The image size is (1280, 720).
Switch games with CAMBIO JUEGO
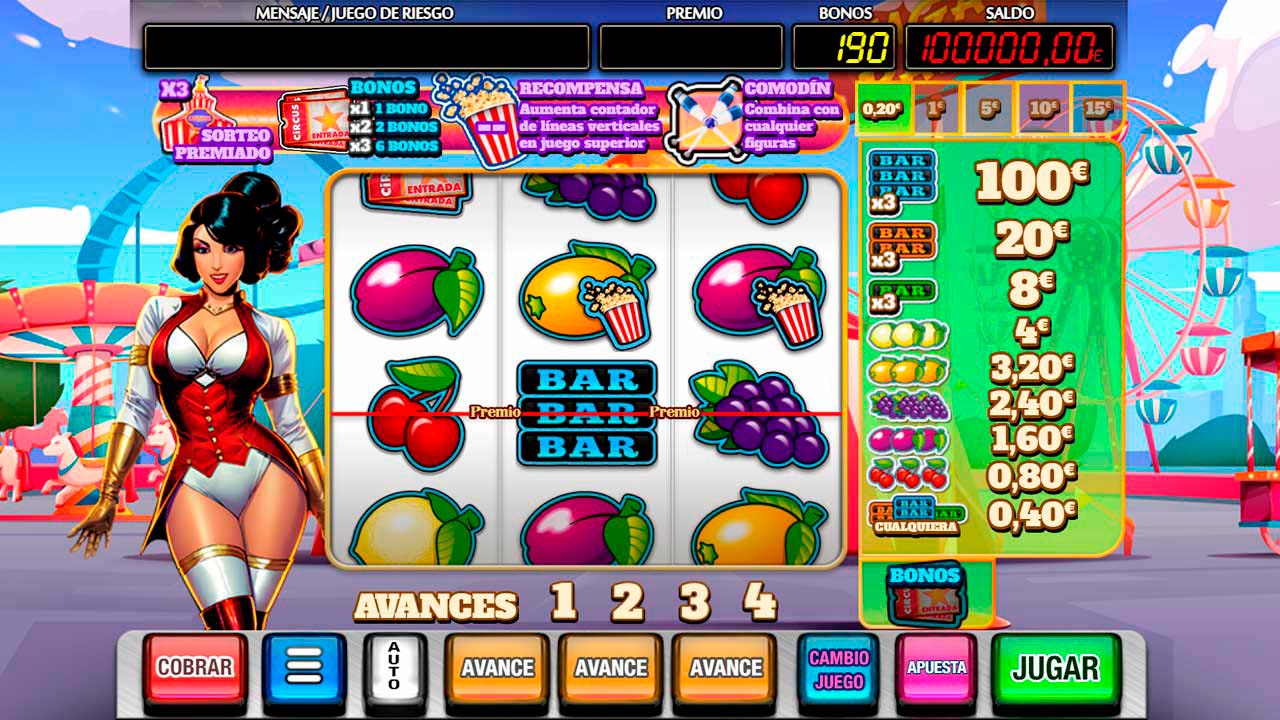838,667
